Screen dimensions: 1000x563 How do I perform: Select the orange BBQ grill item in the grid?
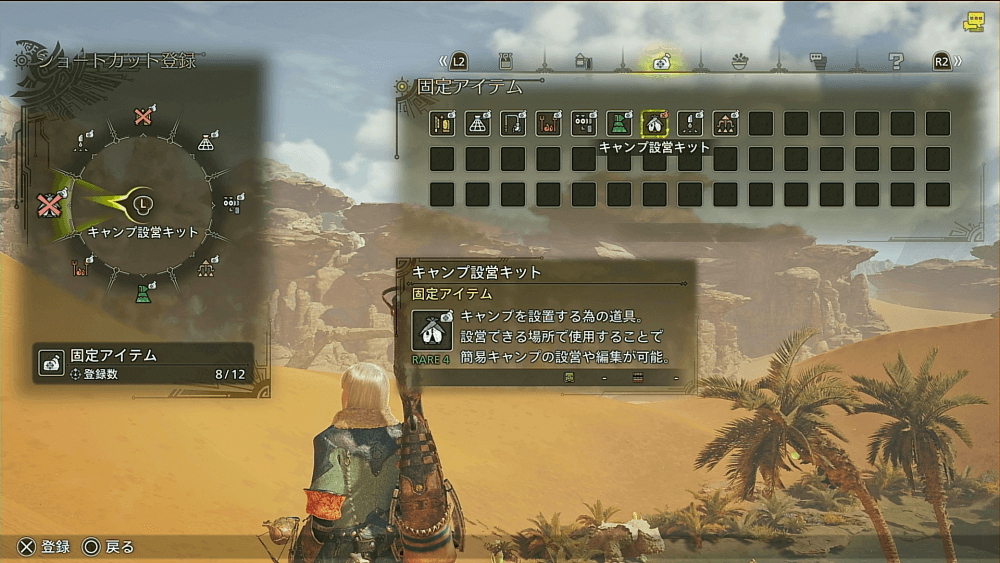pyautogui.click(x=547, y=123)
